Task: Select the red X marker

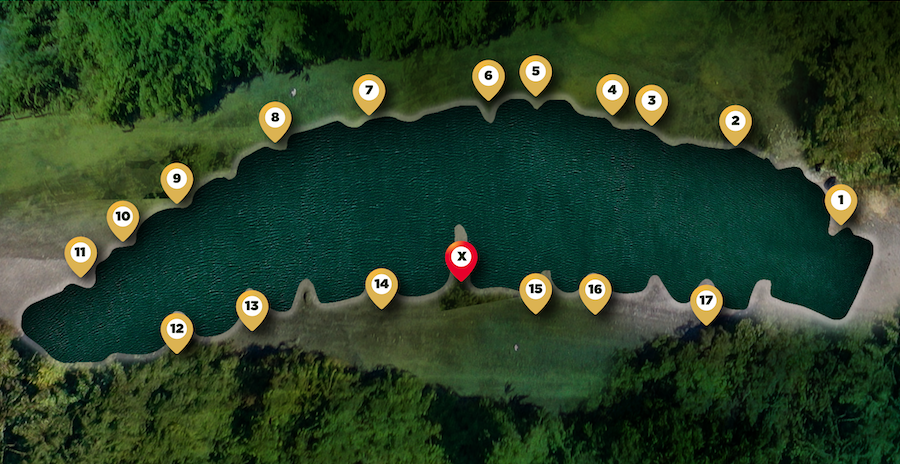Action: [461, 258]
